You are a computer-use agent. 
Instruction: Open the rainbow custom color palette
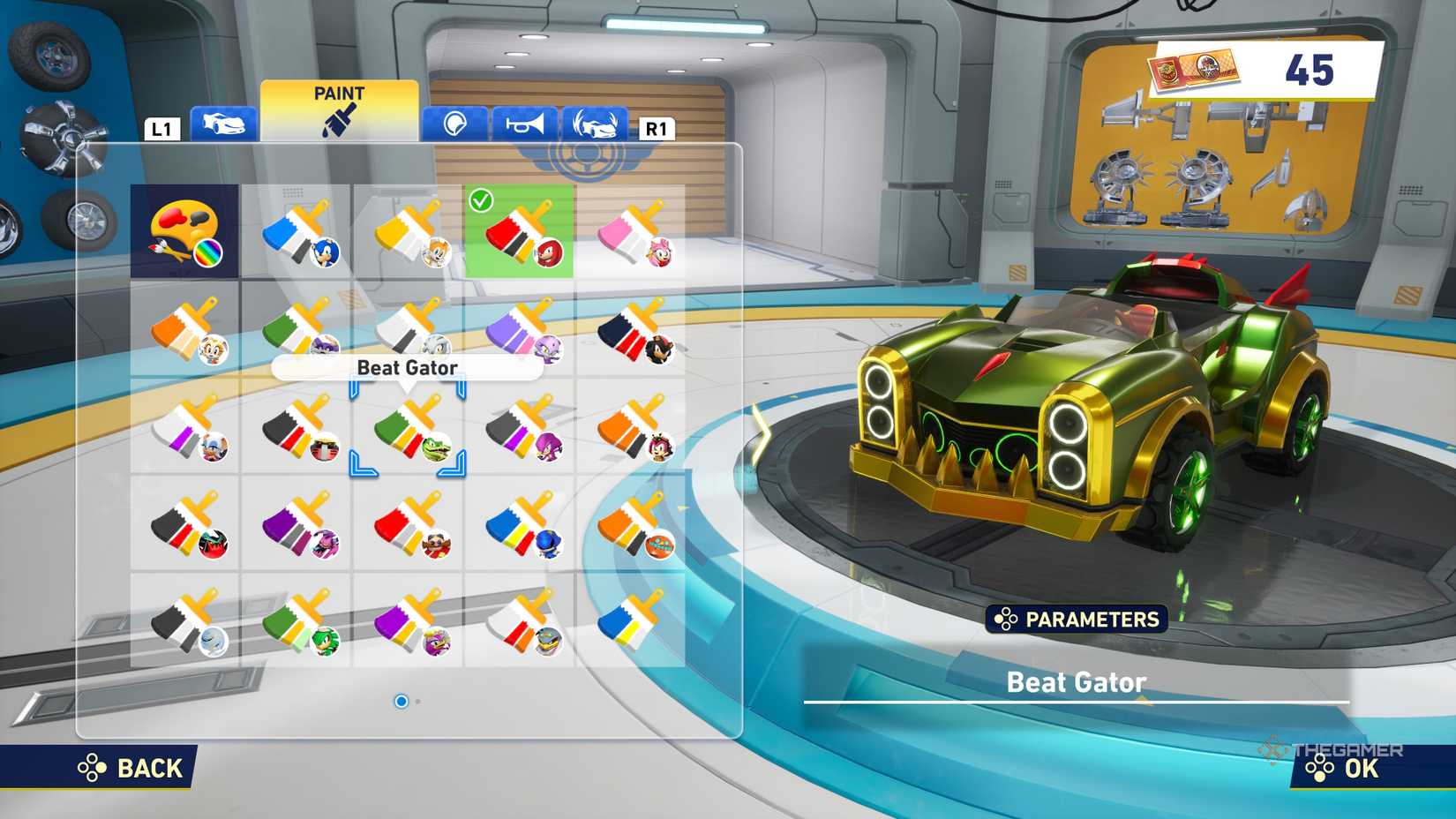coord(185,232)
